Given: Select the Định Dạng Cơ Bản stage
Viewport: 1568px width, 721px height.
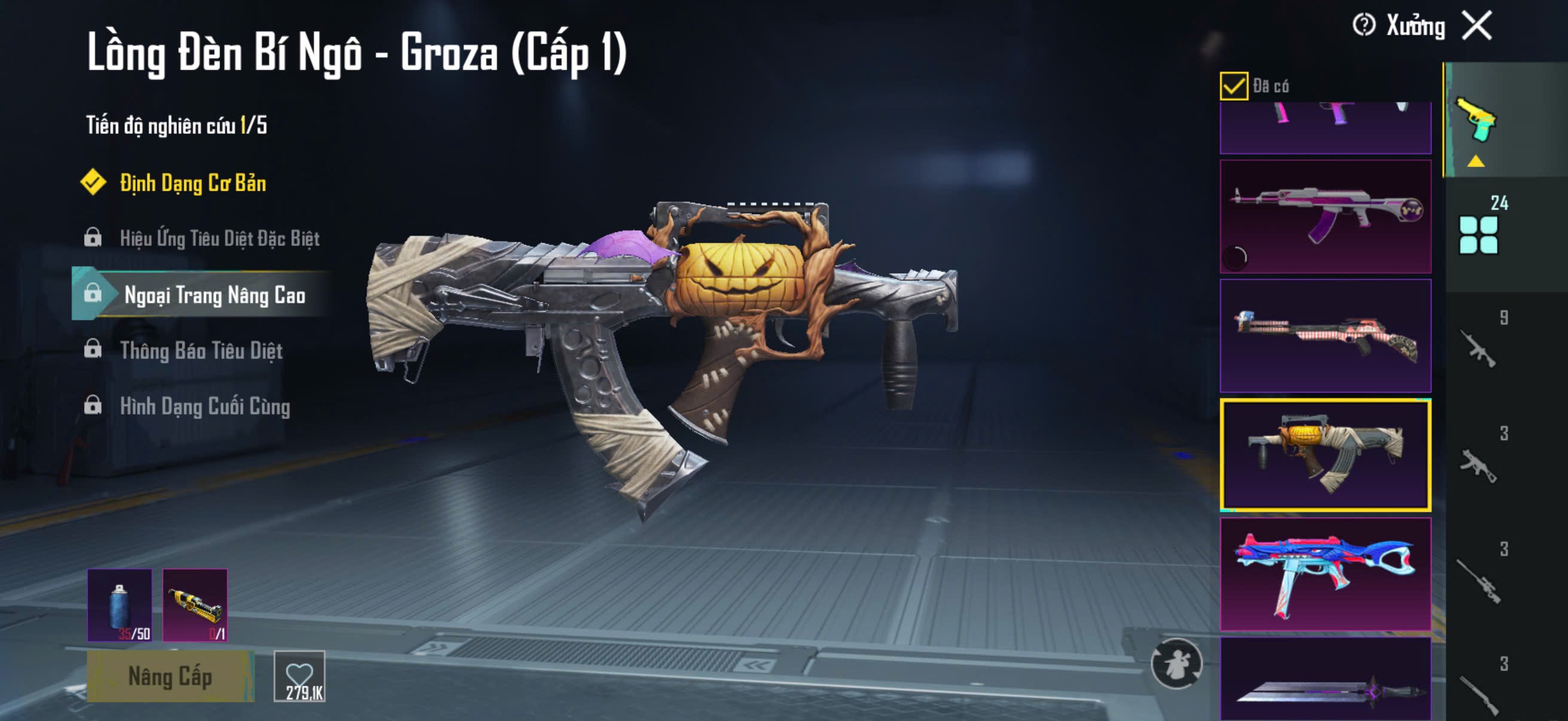Looking at the screenshot, I should click(193, 183).
